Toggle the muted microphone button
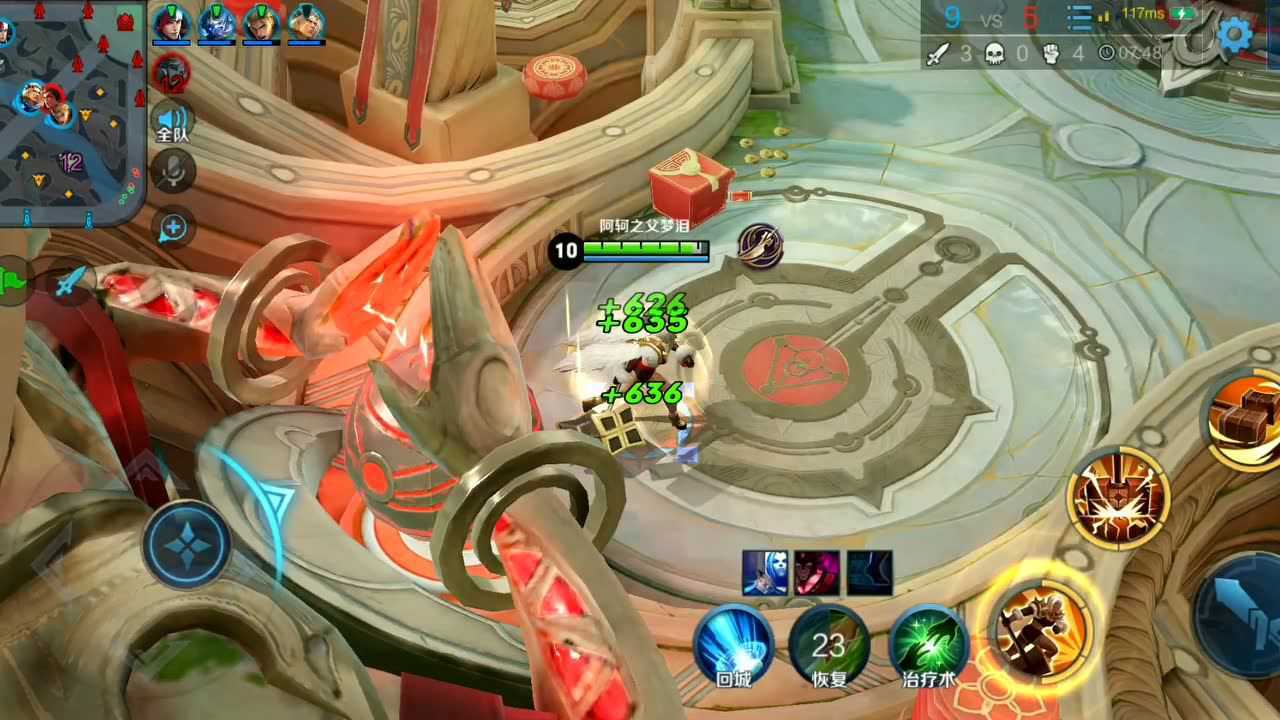 pyautogui.click(x=172, y=172)
